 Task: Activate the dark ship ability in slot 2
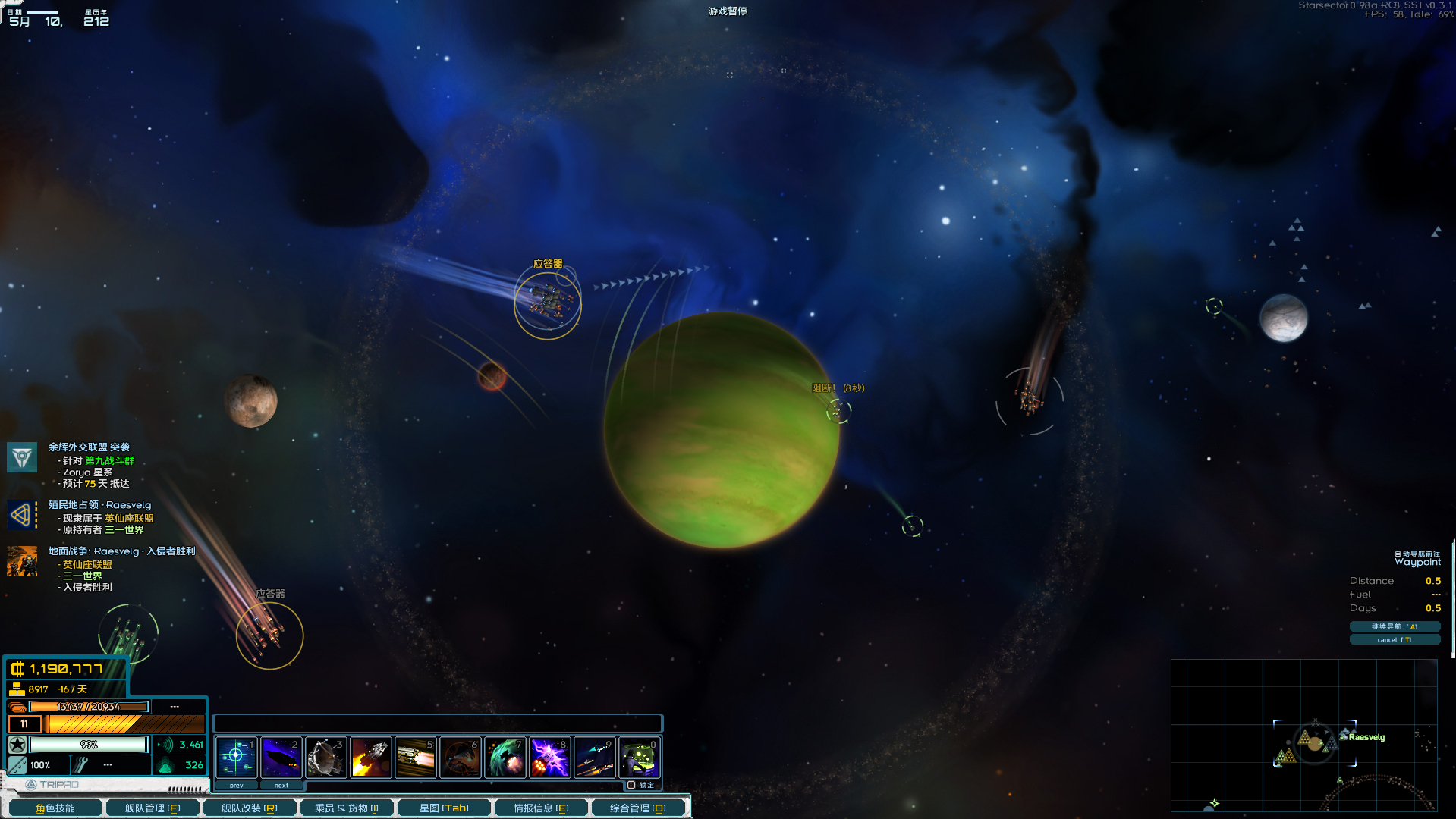[x=281, y=757]
